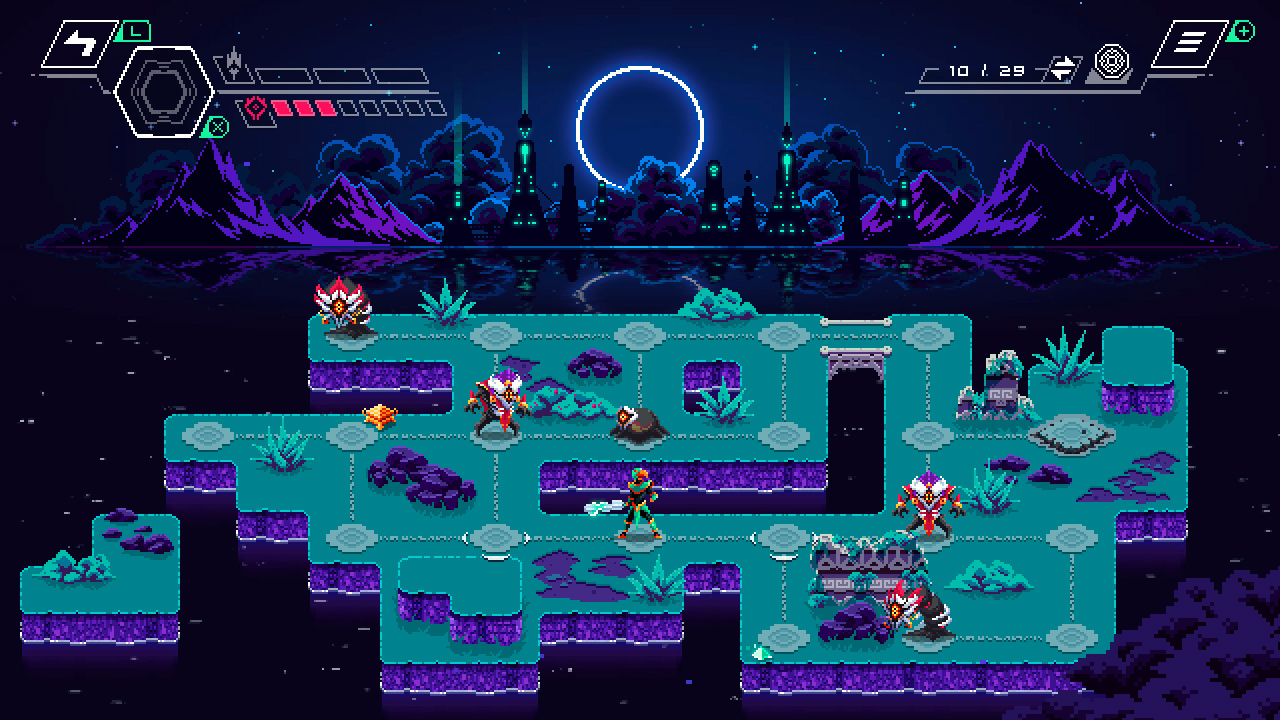This screenshot has height=720, width=1280.
Task: Click the red crest icon on the health bar
Action: coord(254,104)
